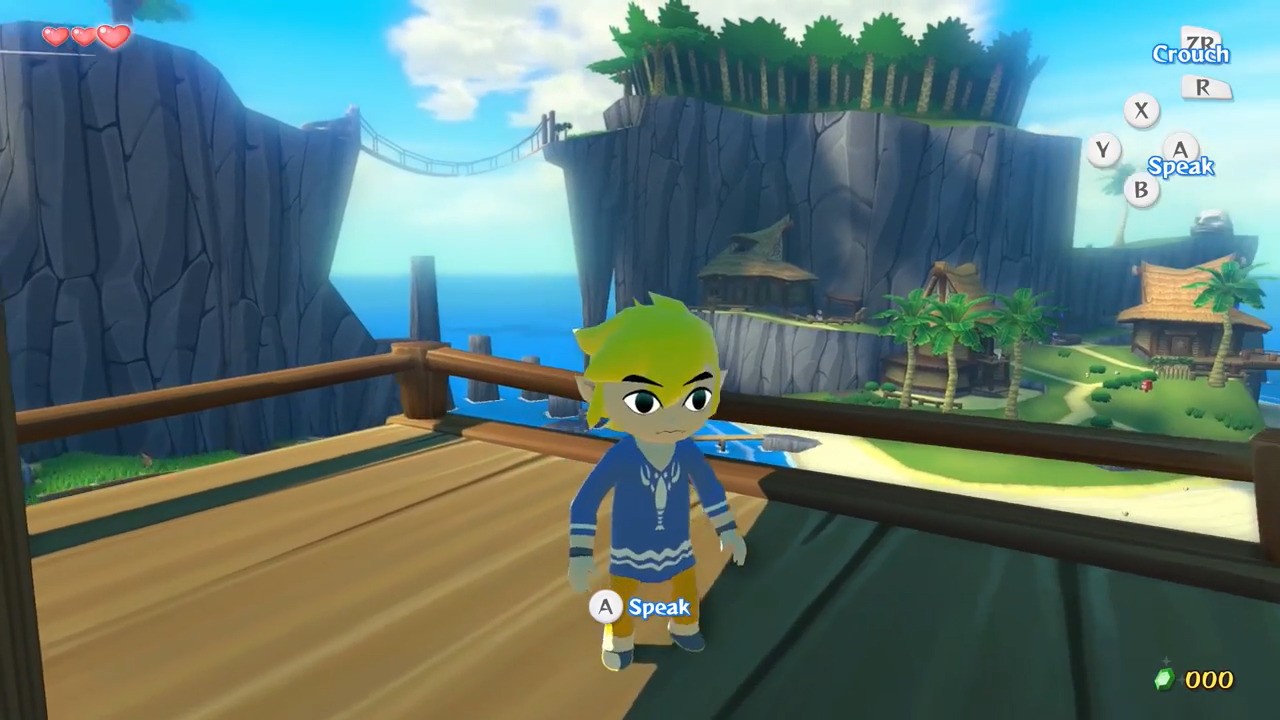The image size is (1280, 720).
Task: Click the Speak label in the top-right prompts
Action: pos(1184,168)
